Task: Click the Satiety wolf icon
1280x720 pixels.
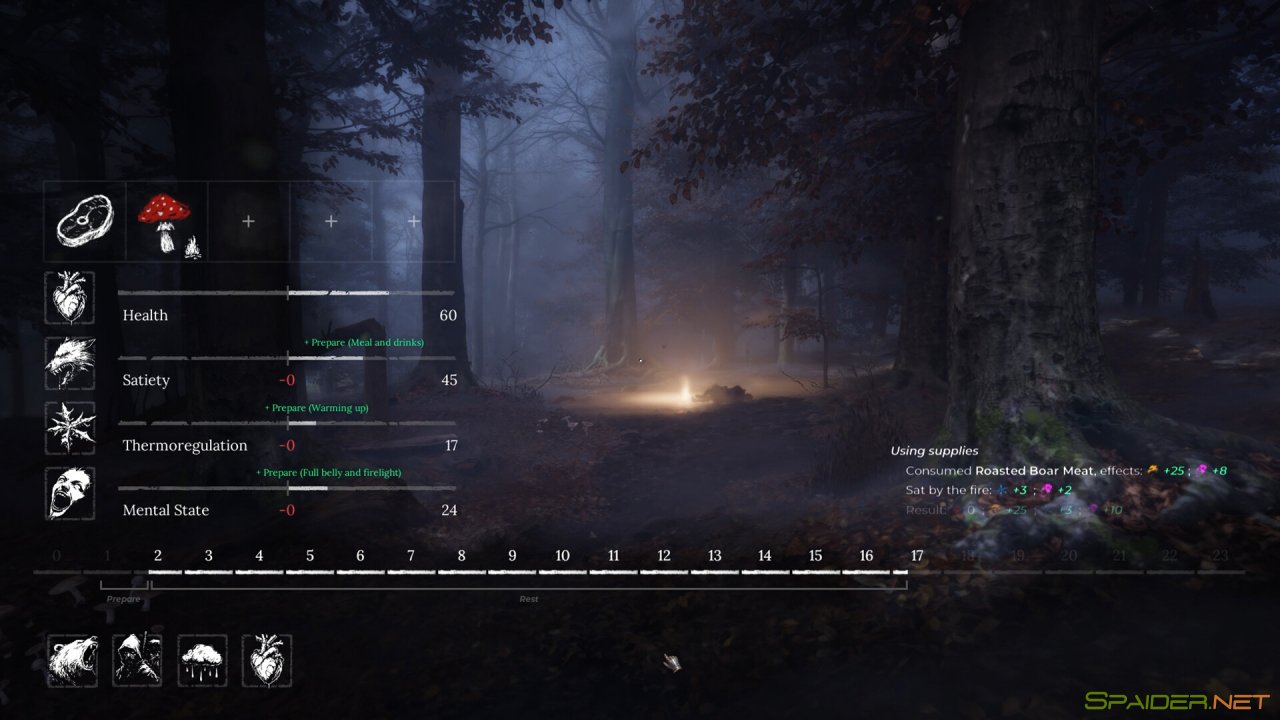Action: (x=70, y=363)
